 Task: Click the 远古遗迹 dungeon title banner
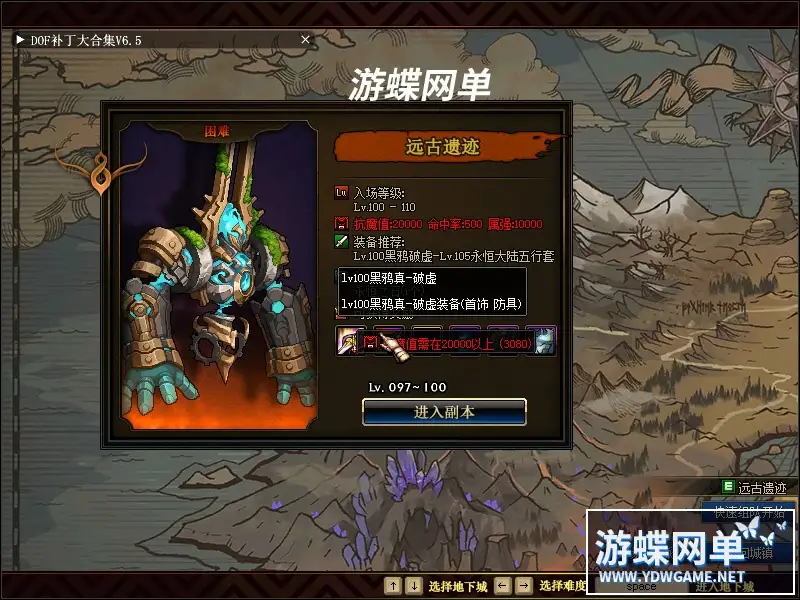[443, 148]
